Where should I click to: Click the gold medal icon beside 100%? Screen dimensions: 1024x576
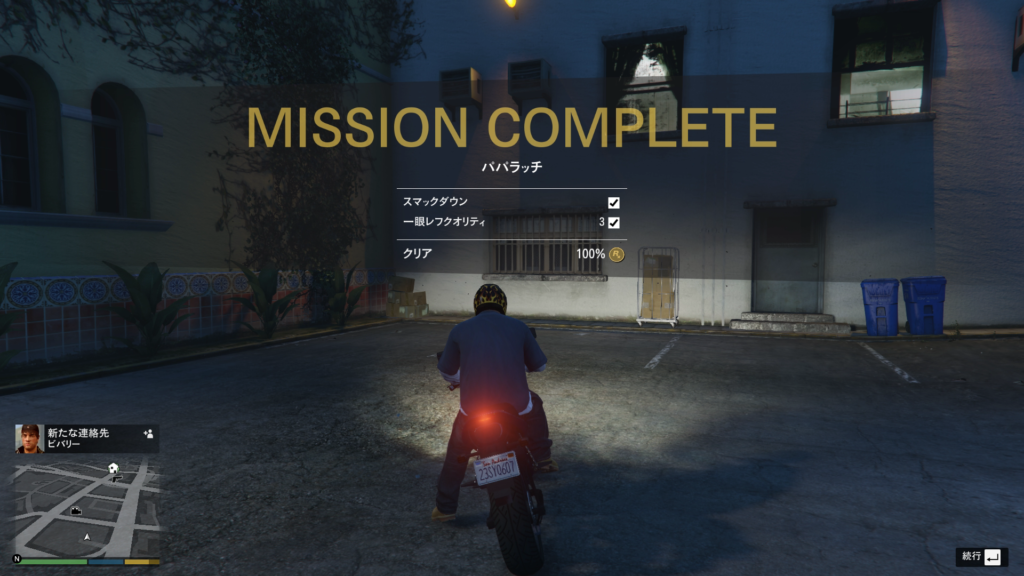(617, 254)
